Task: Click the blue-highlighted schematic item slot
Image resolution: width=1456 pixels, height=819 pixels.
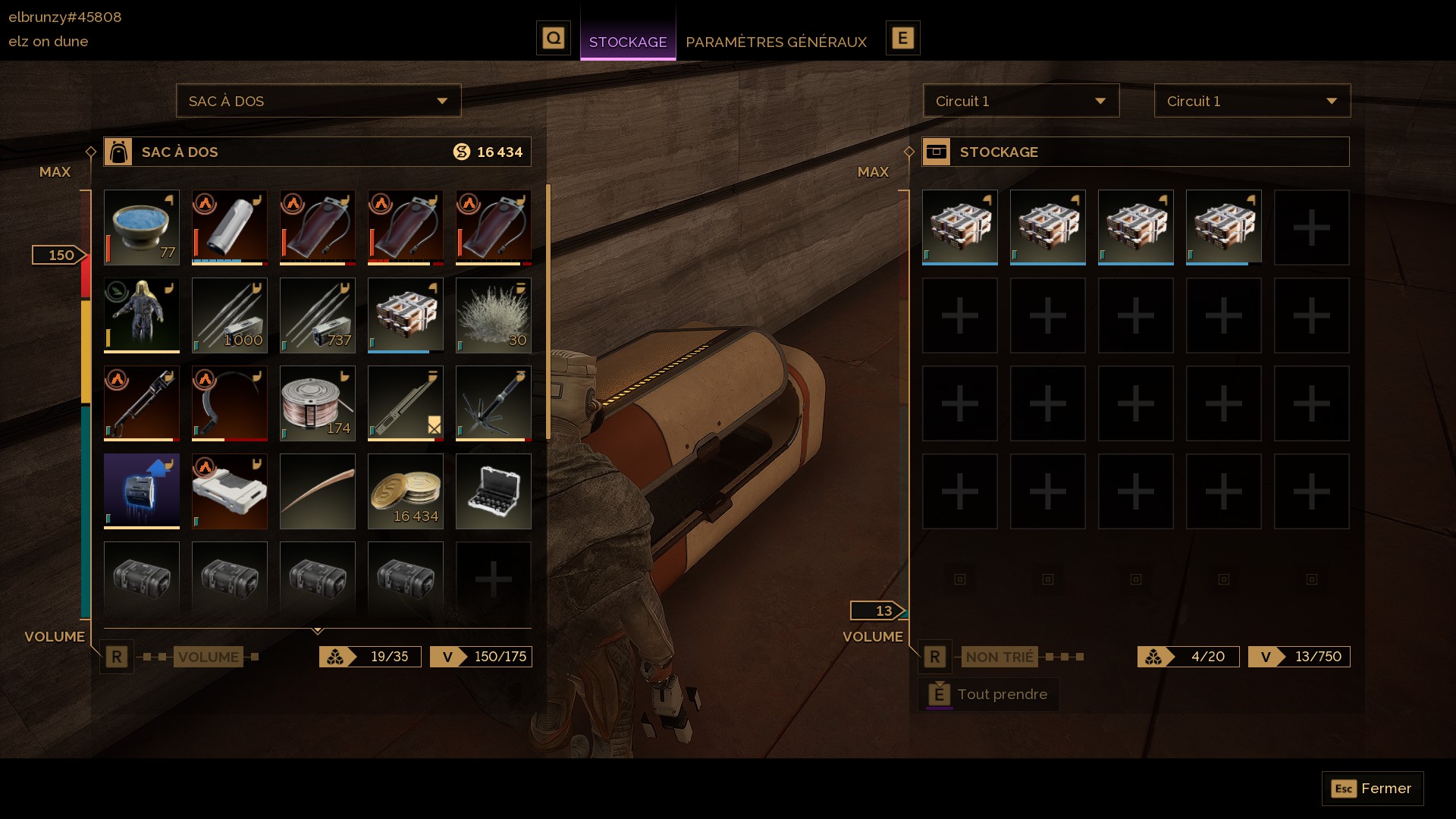Action: [142, 491]
